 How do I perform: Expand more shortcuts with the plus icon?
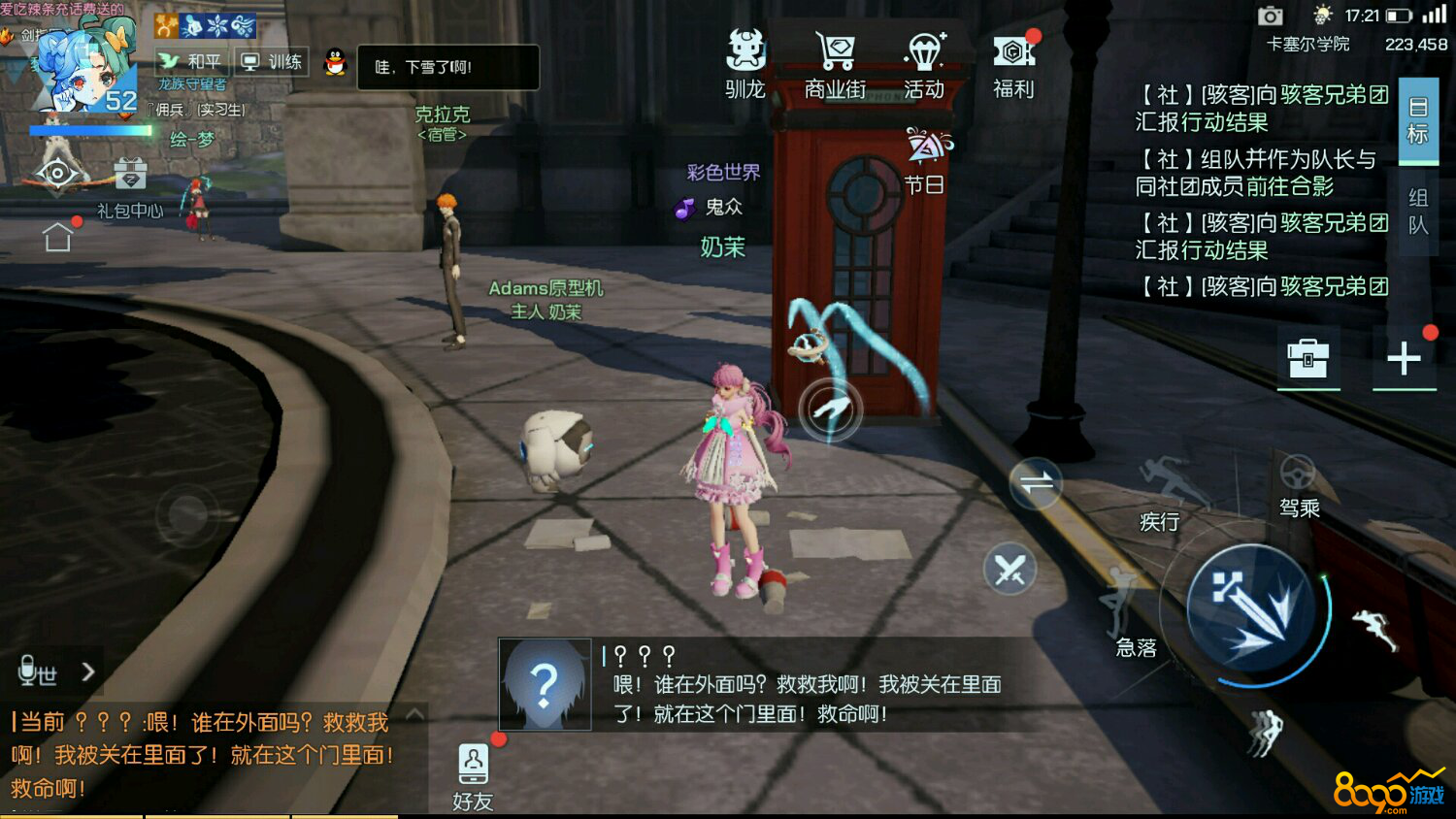click(1405, 358)
